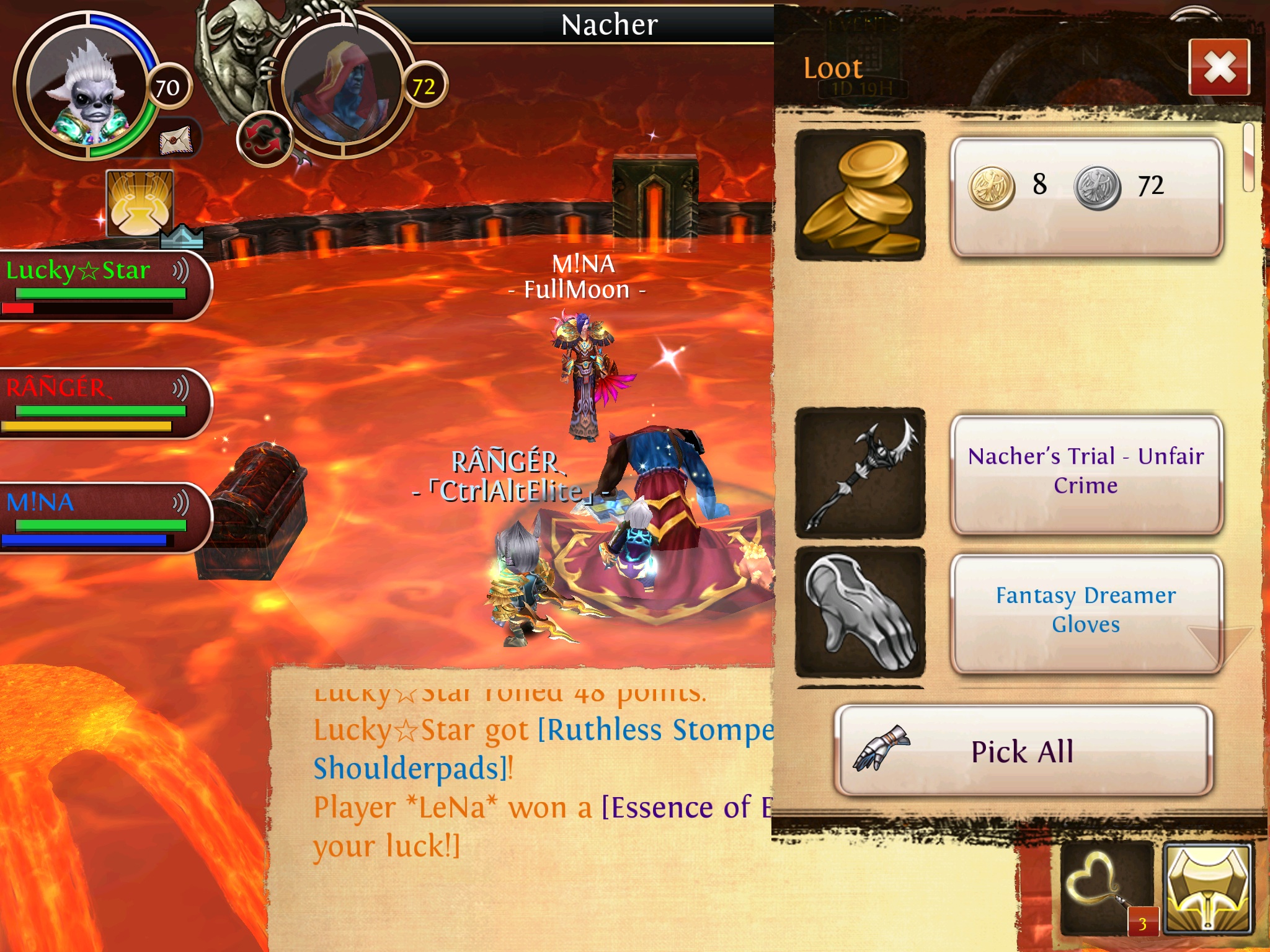
Task: Open the golden mask buff icon
Action: [x=140, y=203]
